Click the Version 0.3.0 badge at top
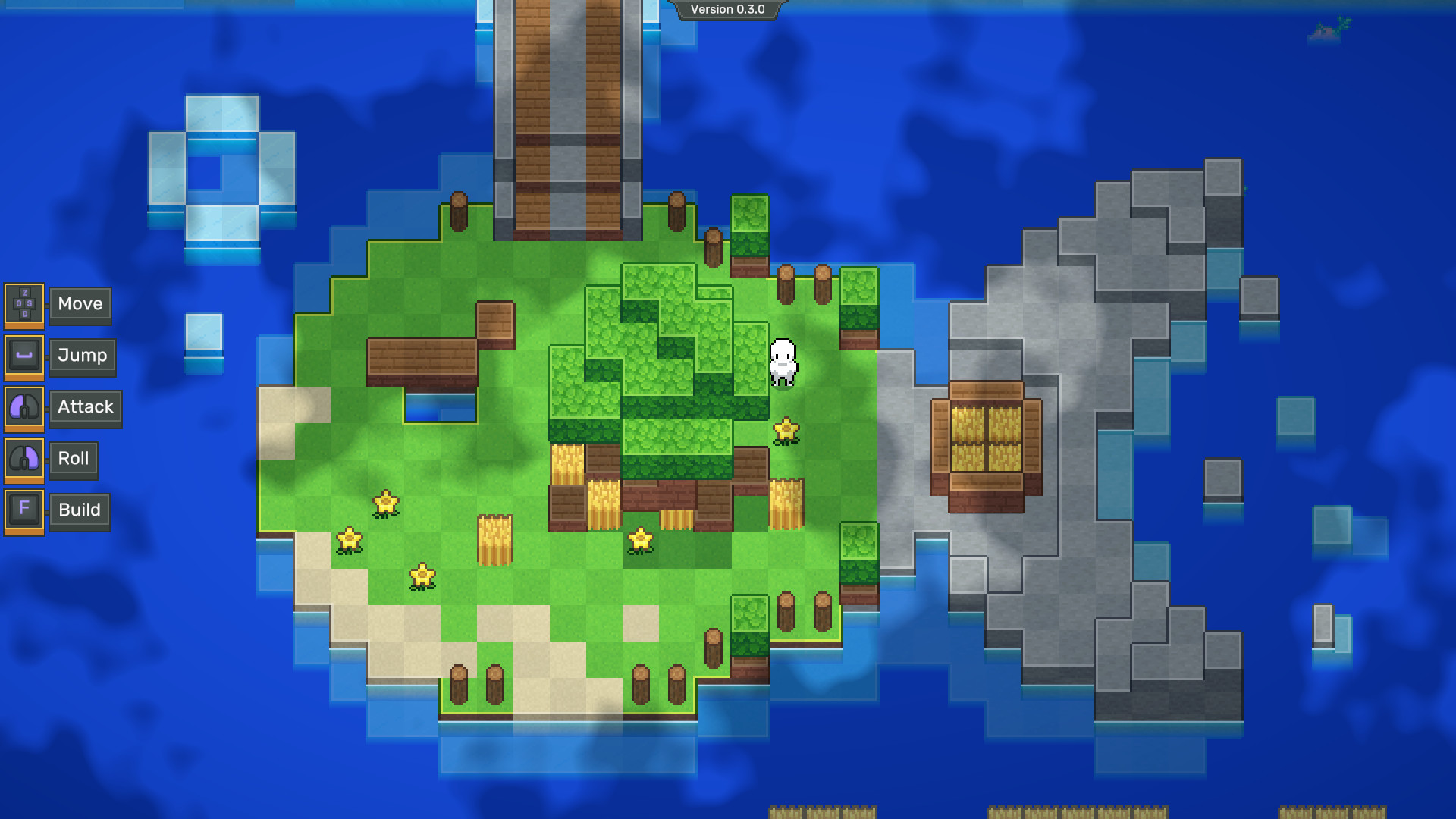This screenshot has width=1456, height=819. point(728,11)
